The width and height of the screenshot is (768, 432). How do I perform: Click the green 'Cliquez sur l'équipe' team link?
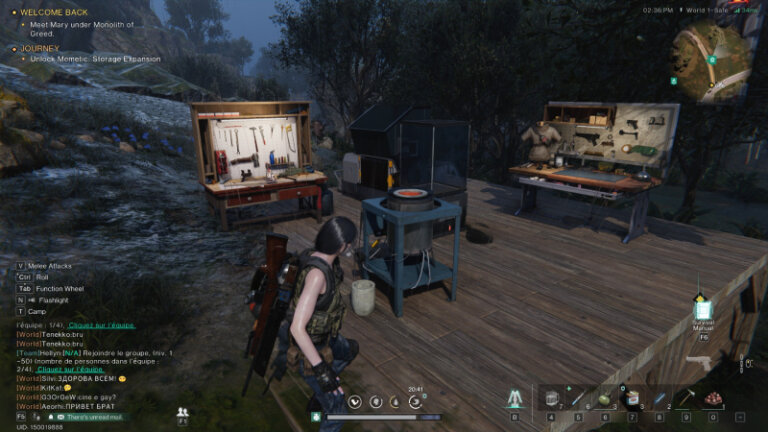[102, 326]
